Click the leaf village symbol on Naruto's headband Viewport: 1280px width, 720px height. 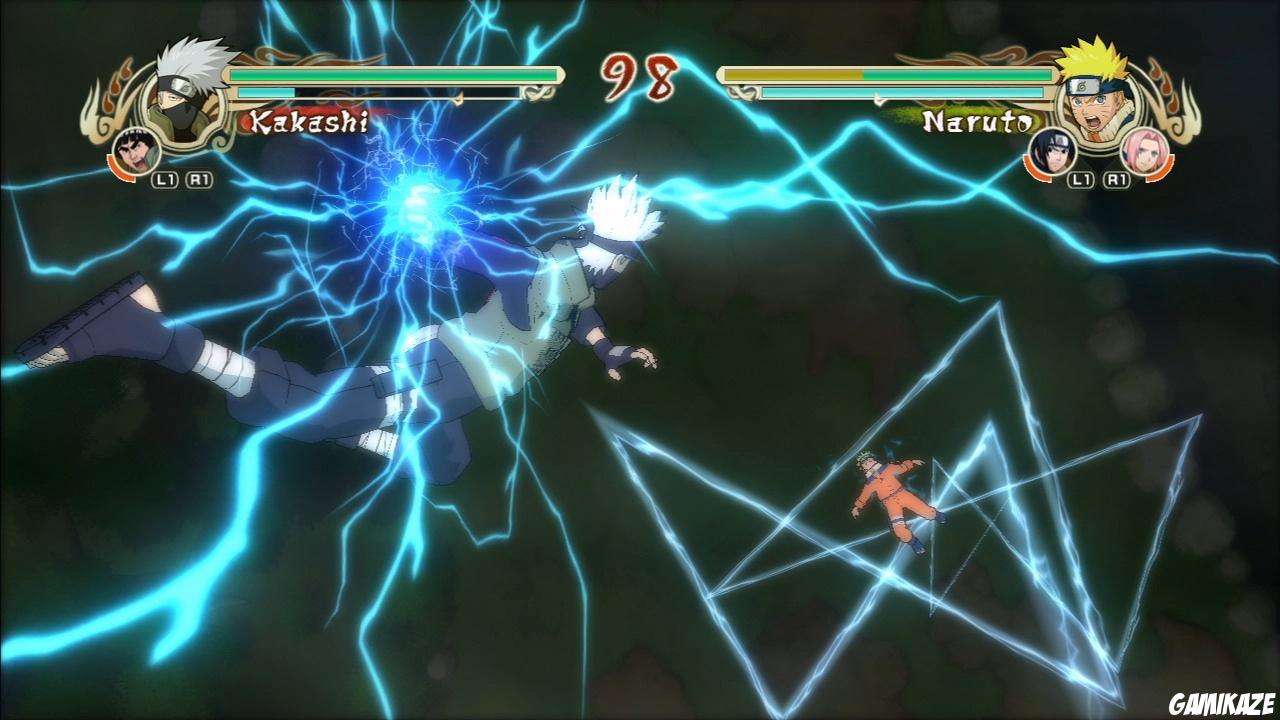1082,85
